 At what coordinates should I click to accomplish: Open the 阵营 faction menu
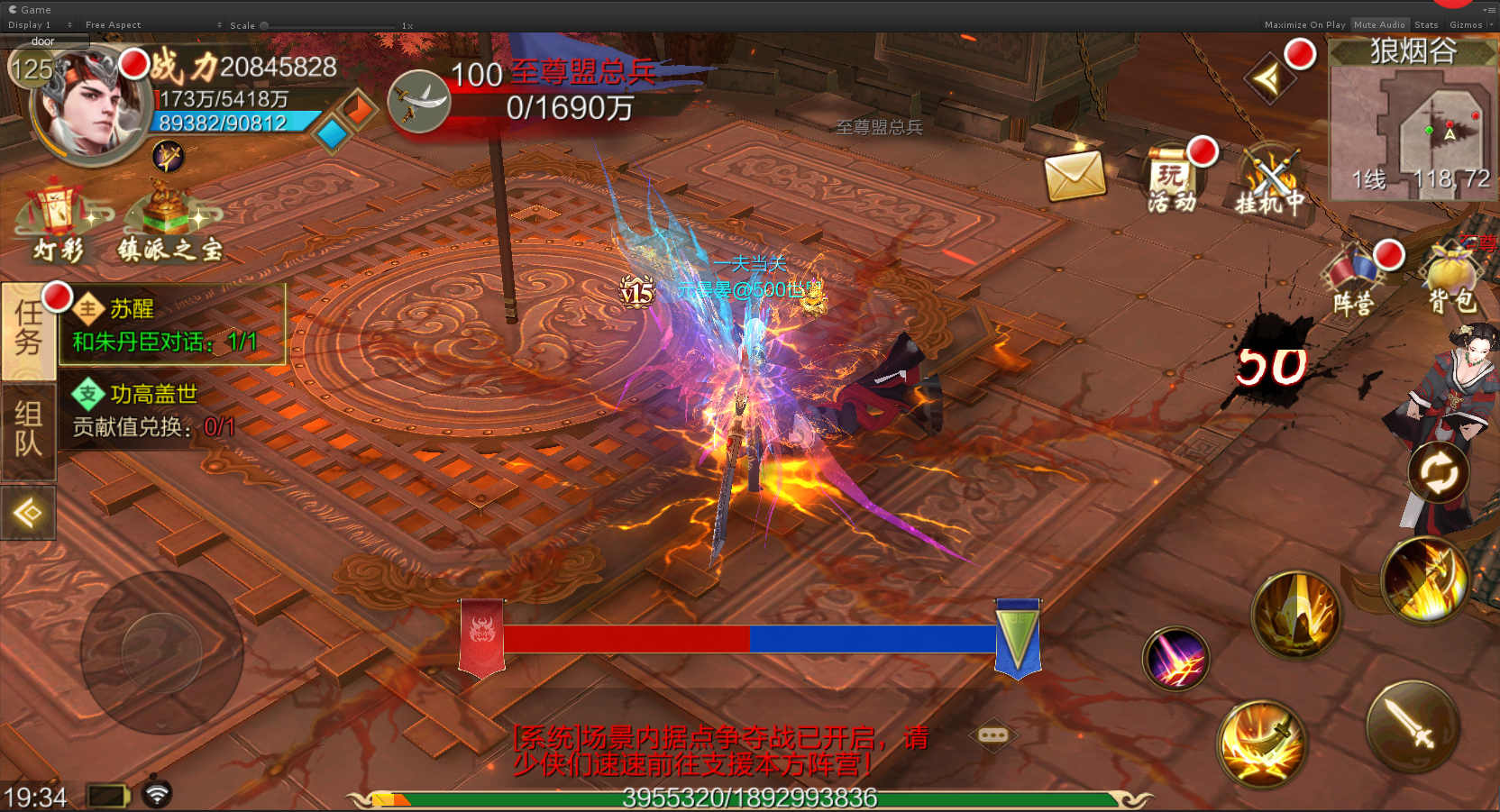(1354, 279)
